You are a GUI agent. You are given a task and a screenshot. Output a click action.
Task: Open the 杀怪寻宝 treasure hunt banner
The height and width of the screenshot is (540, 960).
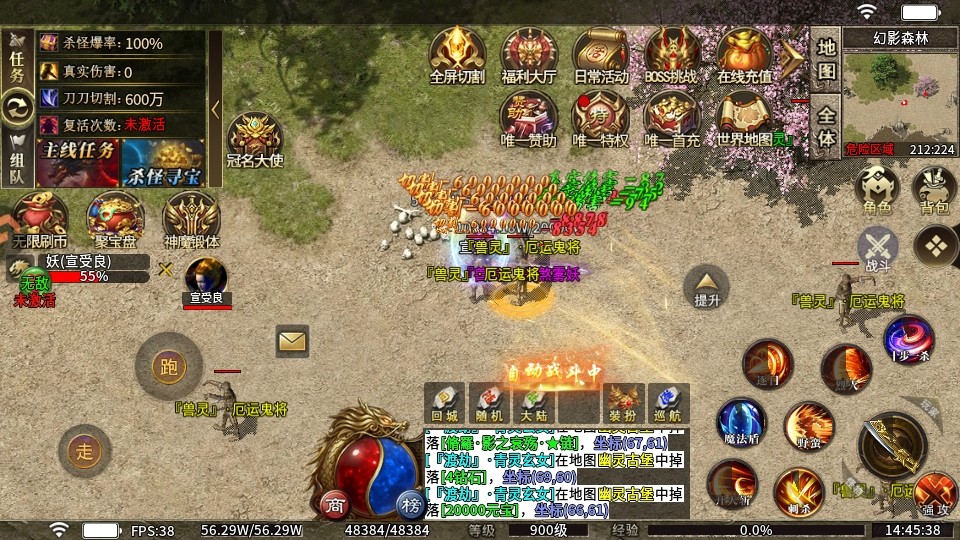point(163,162)
